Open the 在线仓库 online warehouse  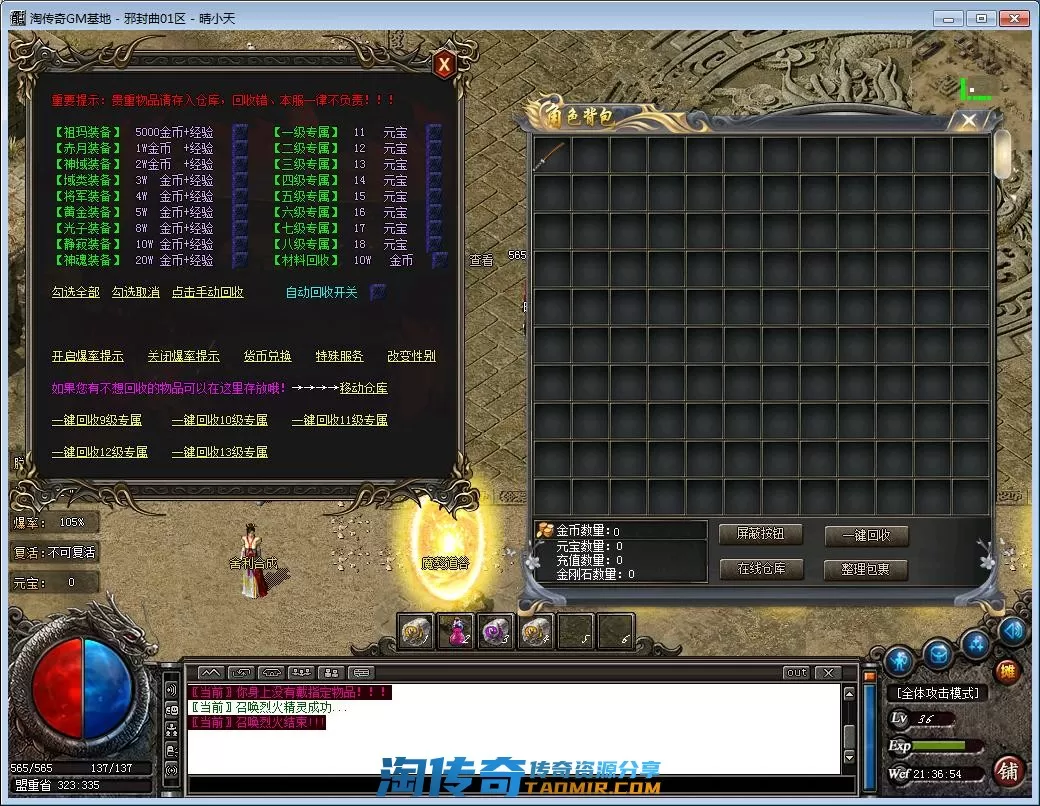[761, 569]
